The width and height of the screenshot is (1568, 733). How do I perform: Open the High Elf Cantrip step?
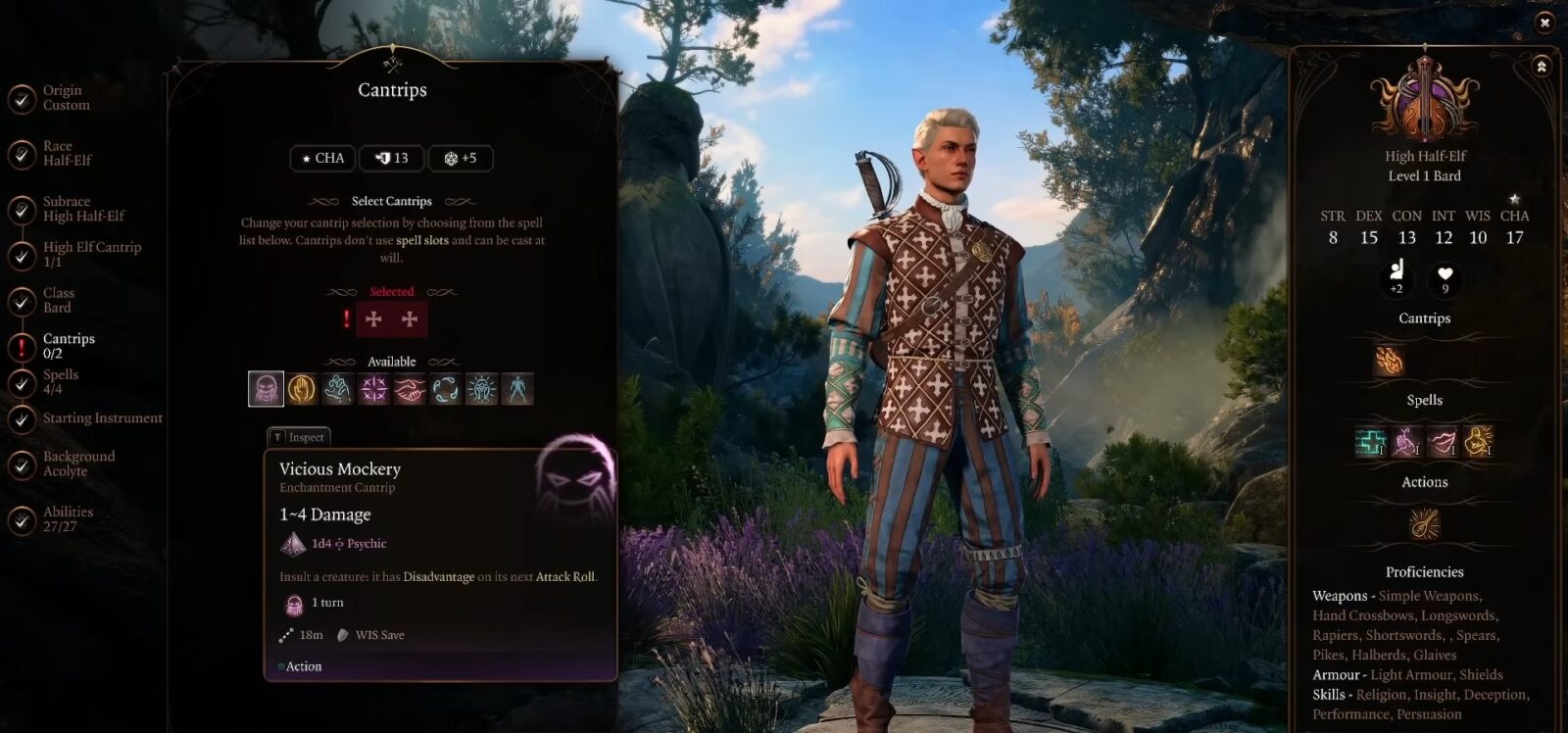point(91,255)
